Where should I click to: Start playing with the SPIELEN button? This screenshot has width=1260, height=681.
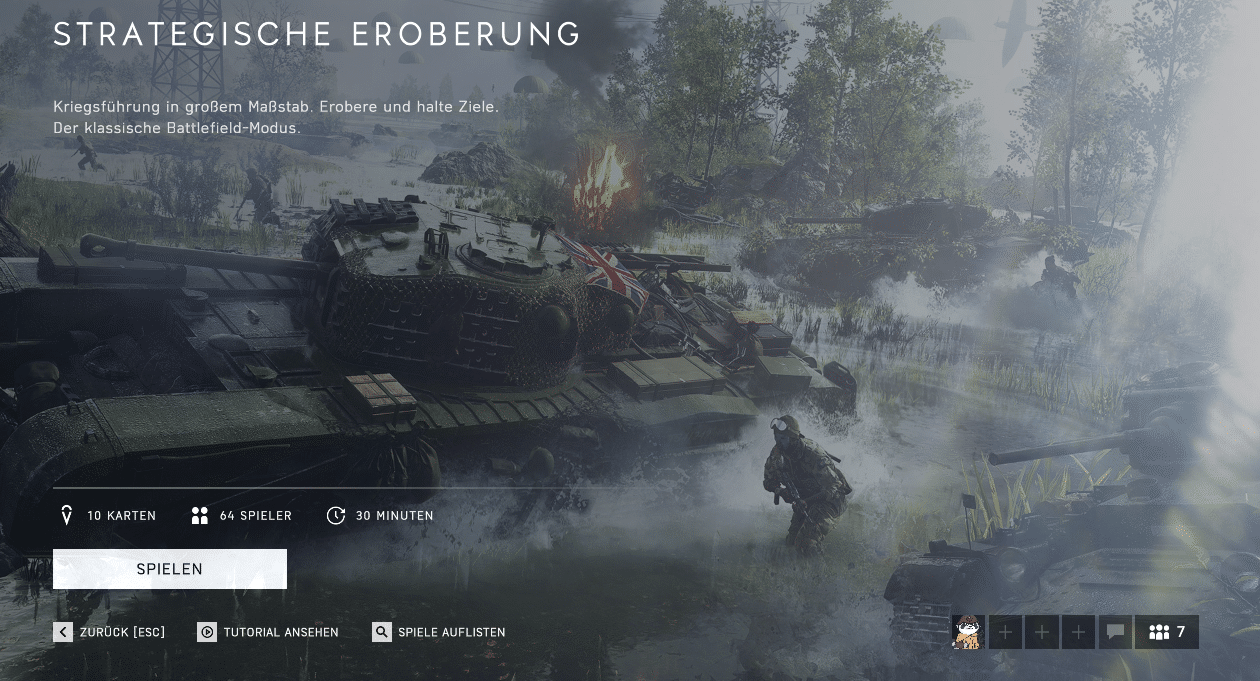[170, 569]
